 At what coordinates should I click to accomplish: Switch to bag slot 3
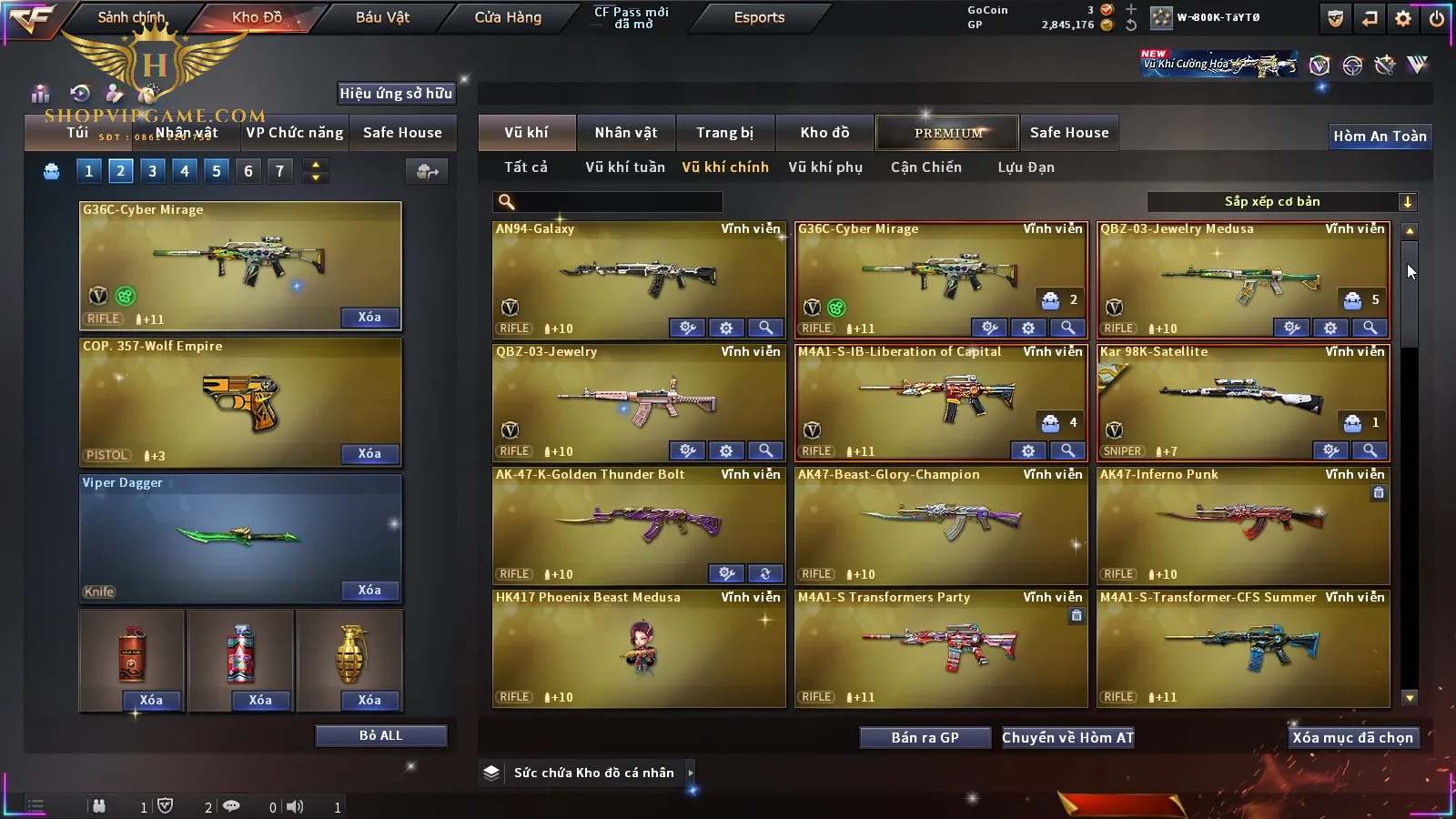point(152,171)
